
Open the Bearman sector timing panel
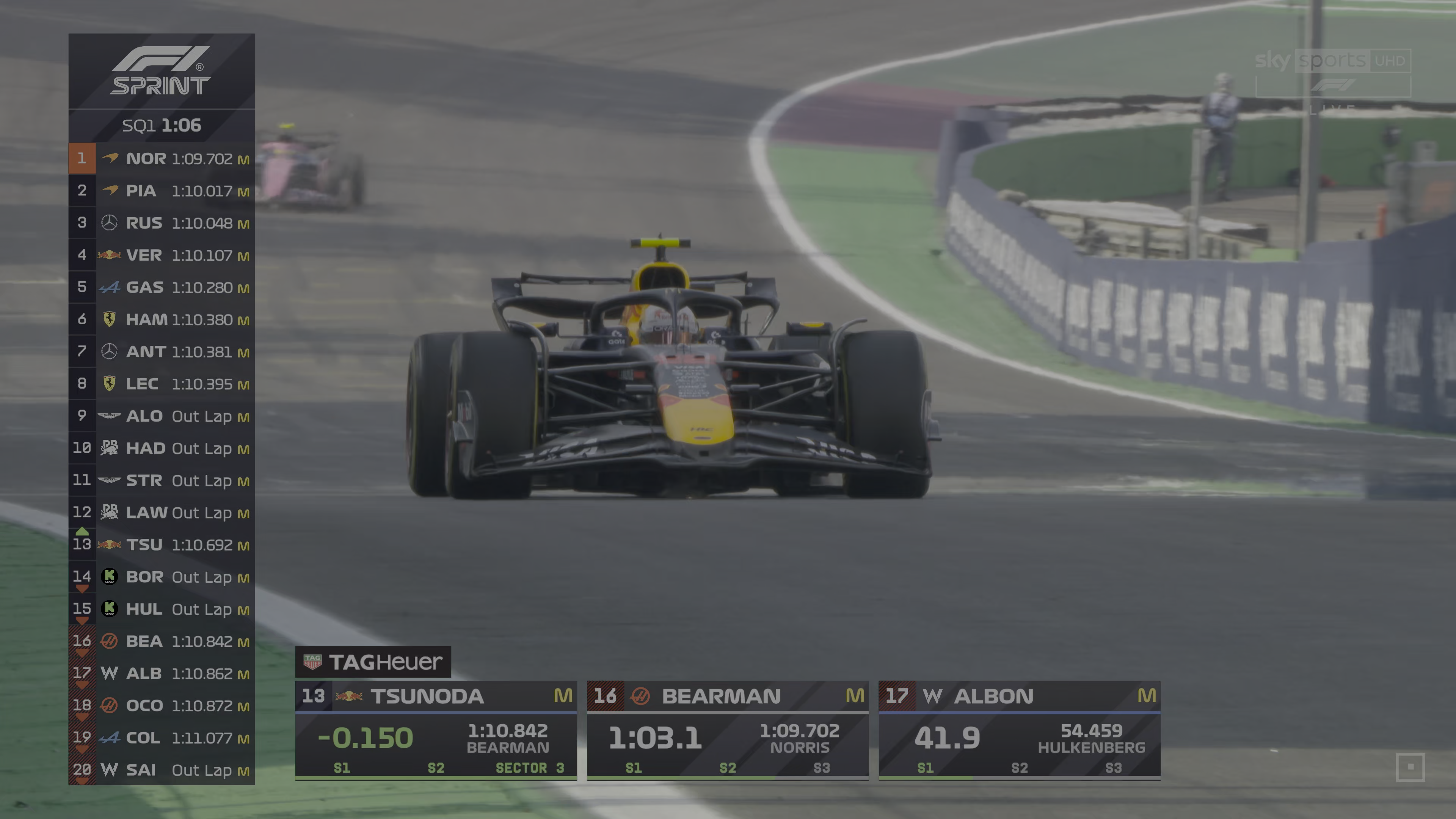(728, 730)
